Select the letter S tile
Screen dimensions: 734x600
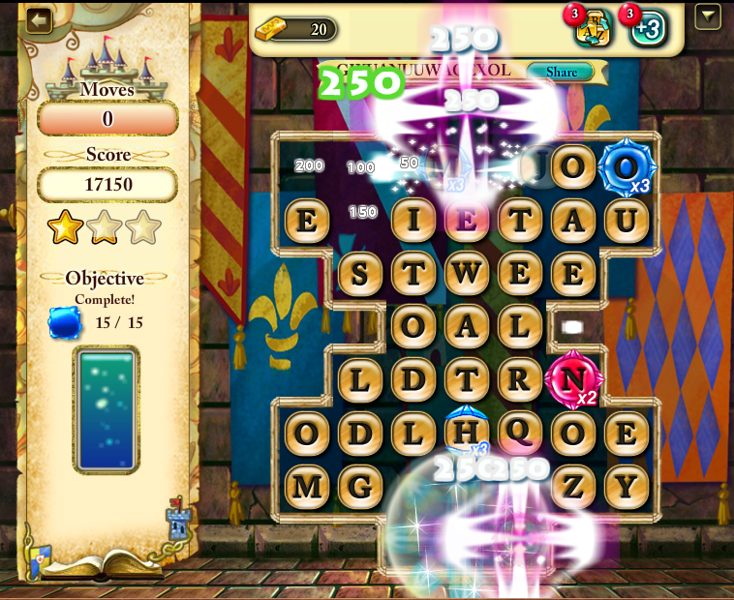pos(360,273)
